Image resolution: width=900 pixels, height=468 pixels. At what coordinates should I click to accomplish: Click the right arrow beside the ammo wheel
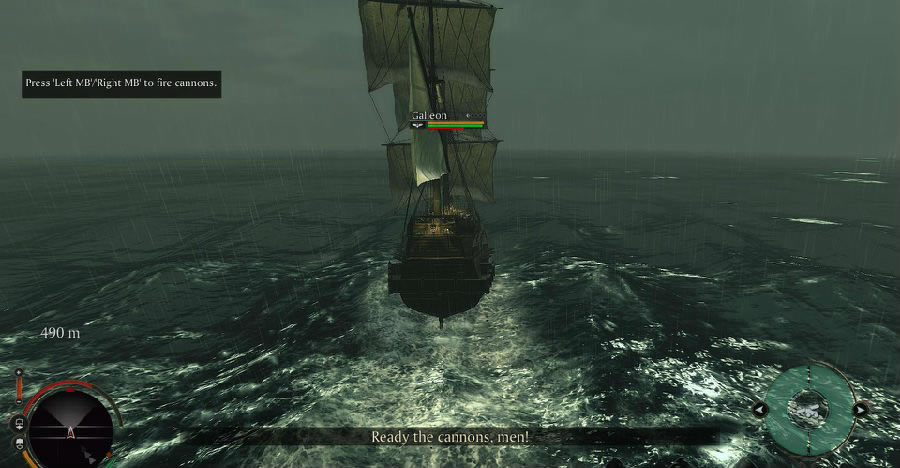point(860,409)
